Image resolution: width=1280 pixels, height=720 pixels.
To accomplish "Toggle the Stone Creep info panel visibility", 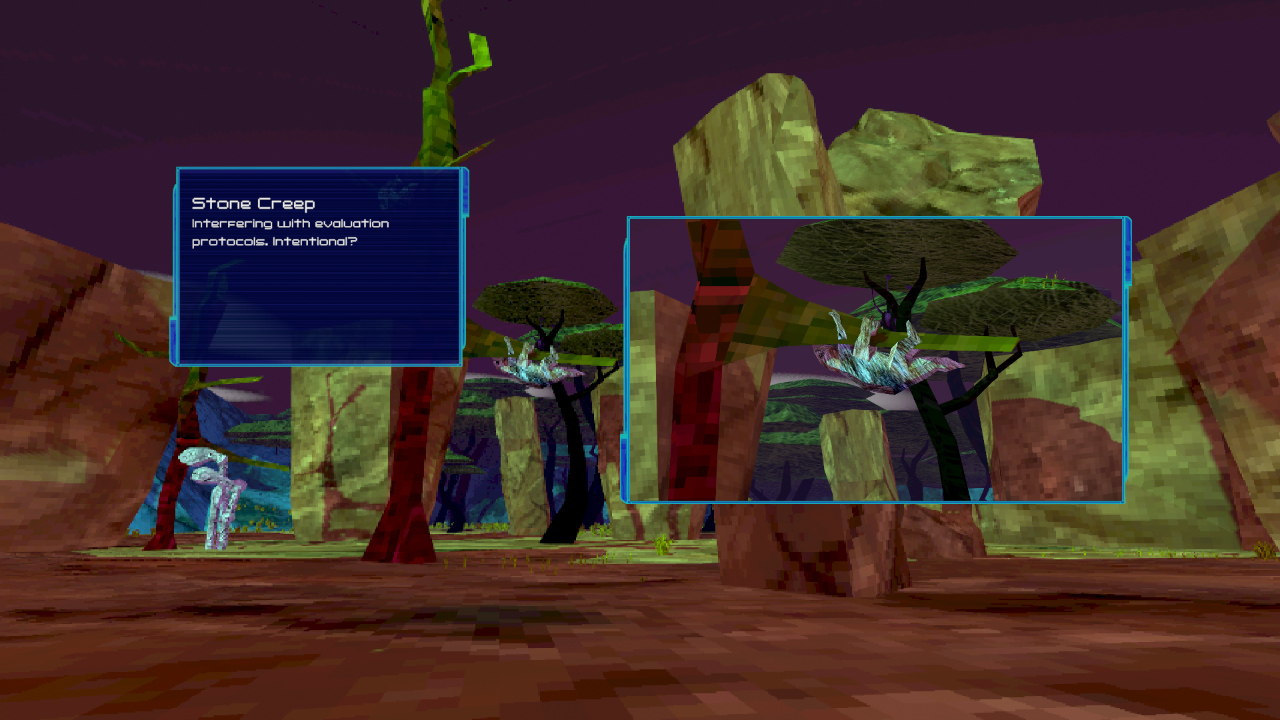I will (320, 265).
